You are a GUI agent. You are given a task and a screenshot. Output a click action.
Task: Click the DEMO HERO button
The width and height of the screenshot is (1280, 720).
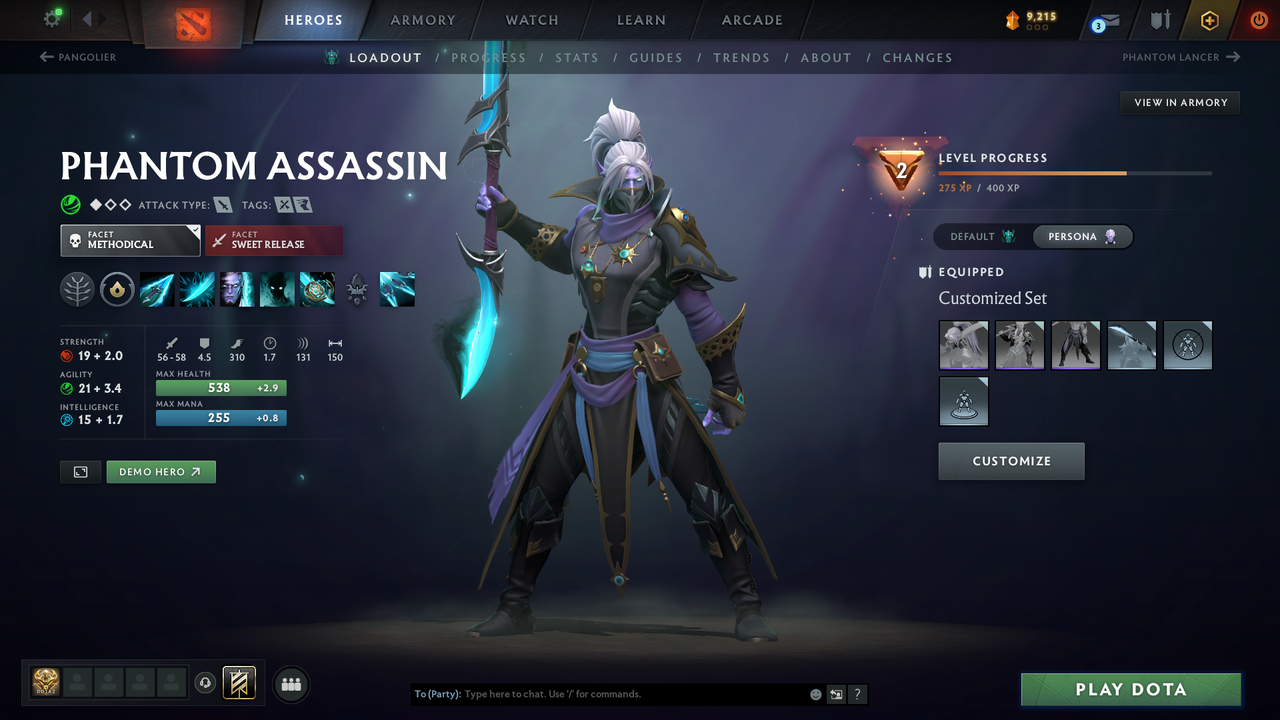160,471
